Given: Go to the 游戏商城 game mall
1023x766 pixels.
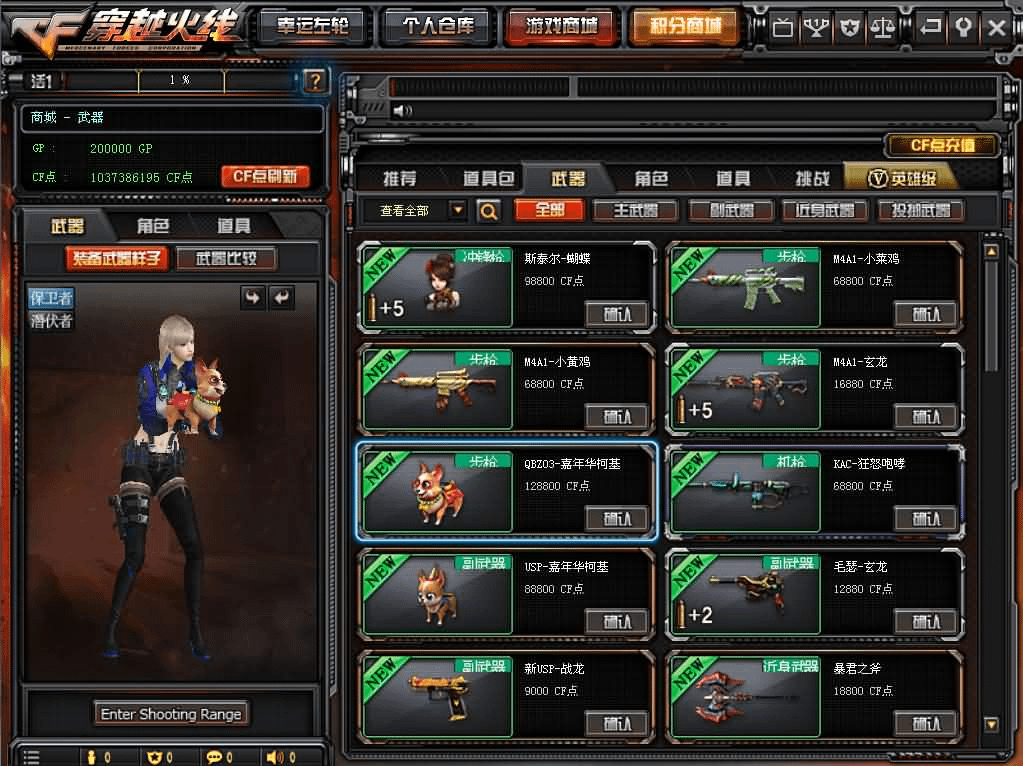Looking at the screenshot, I should [561, 27].
